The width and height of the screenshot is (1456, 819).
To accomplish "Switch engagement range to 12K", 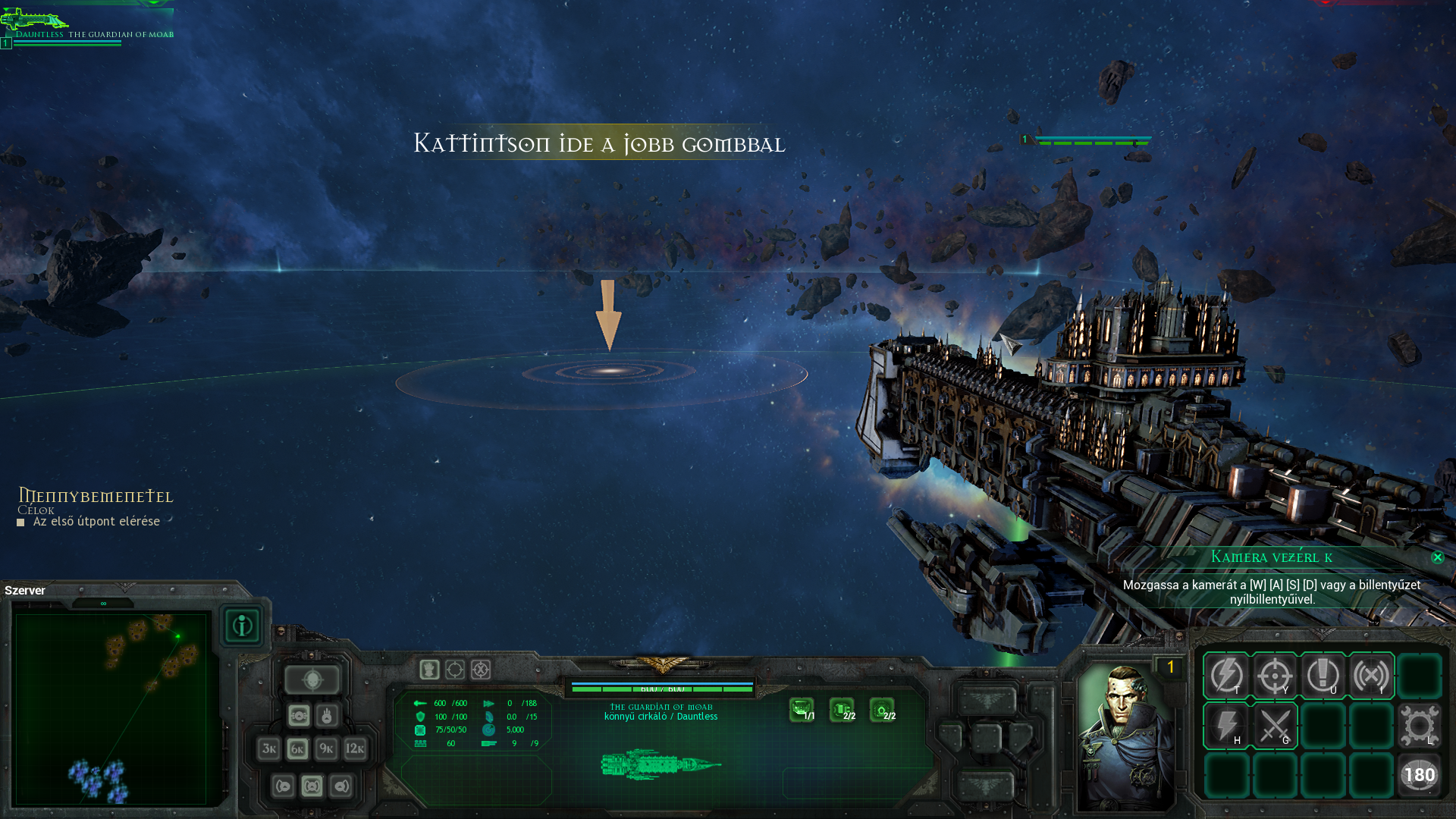I will coord(355,749).
